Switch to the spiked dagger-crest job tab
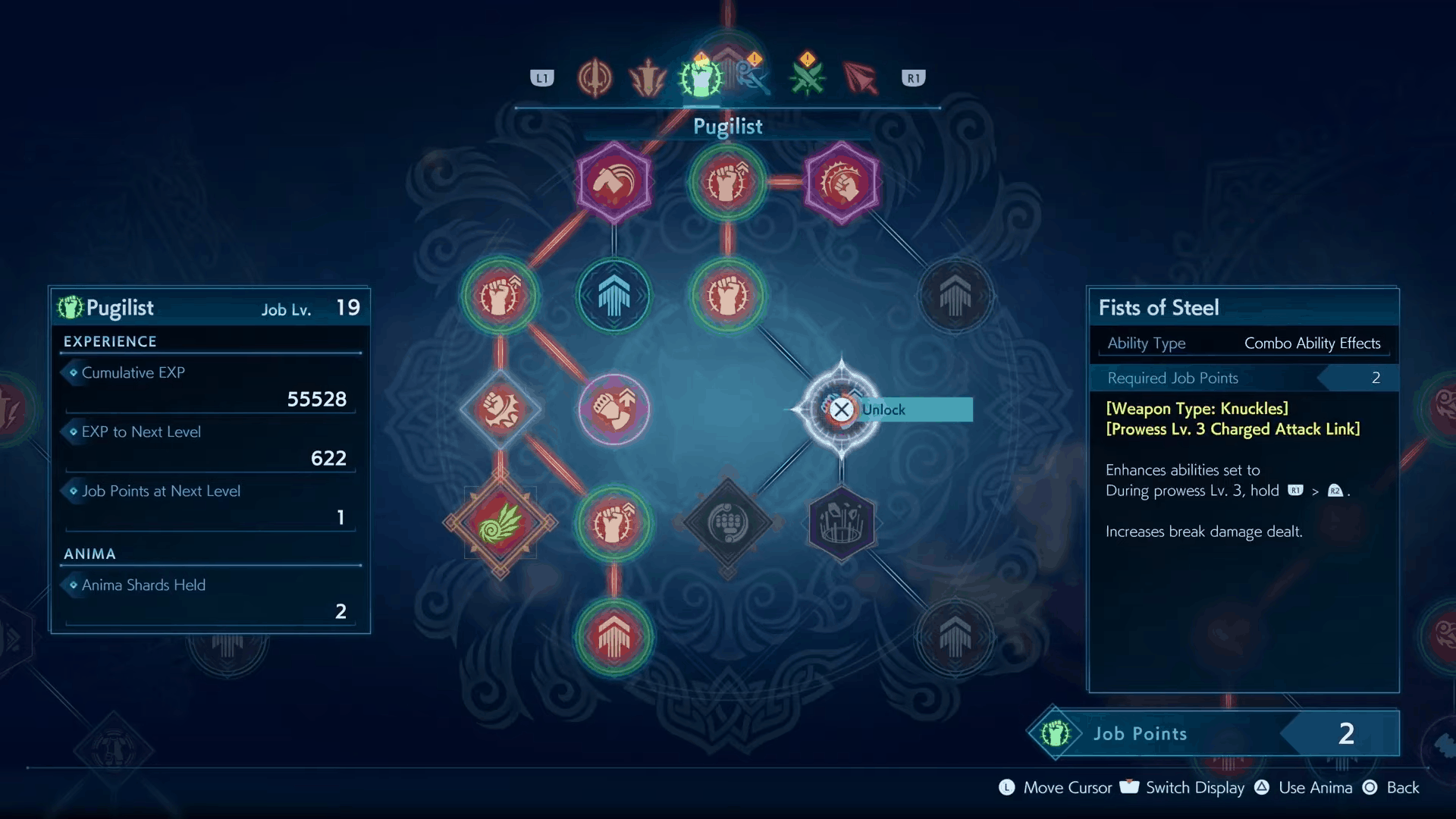Image resolution: width=1456 pixels, height=819 pixels. [648, 77]
